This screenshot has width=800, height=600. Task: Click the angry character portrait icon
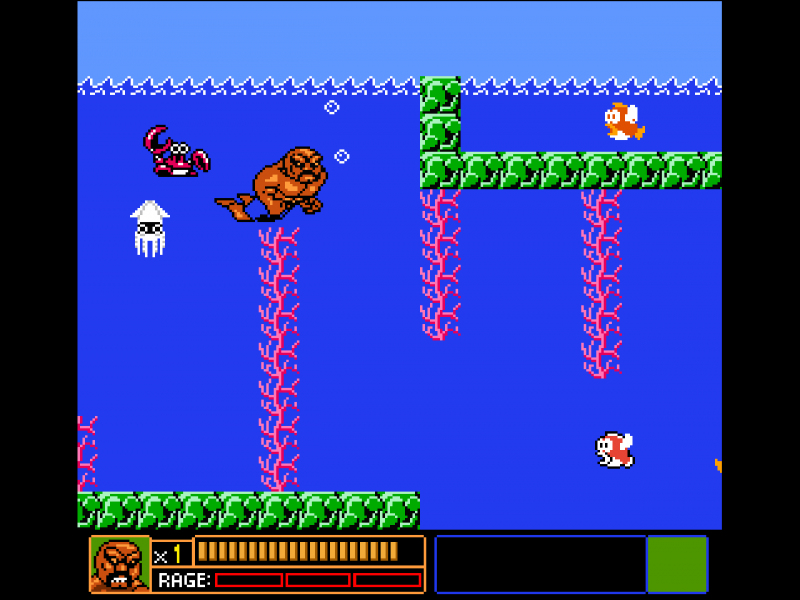click(120, 564)
